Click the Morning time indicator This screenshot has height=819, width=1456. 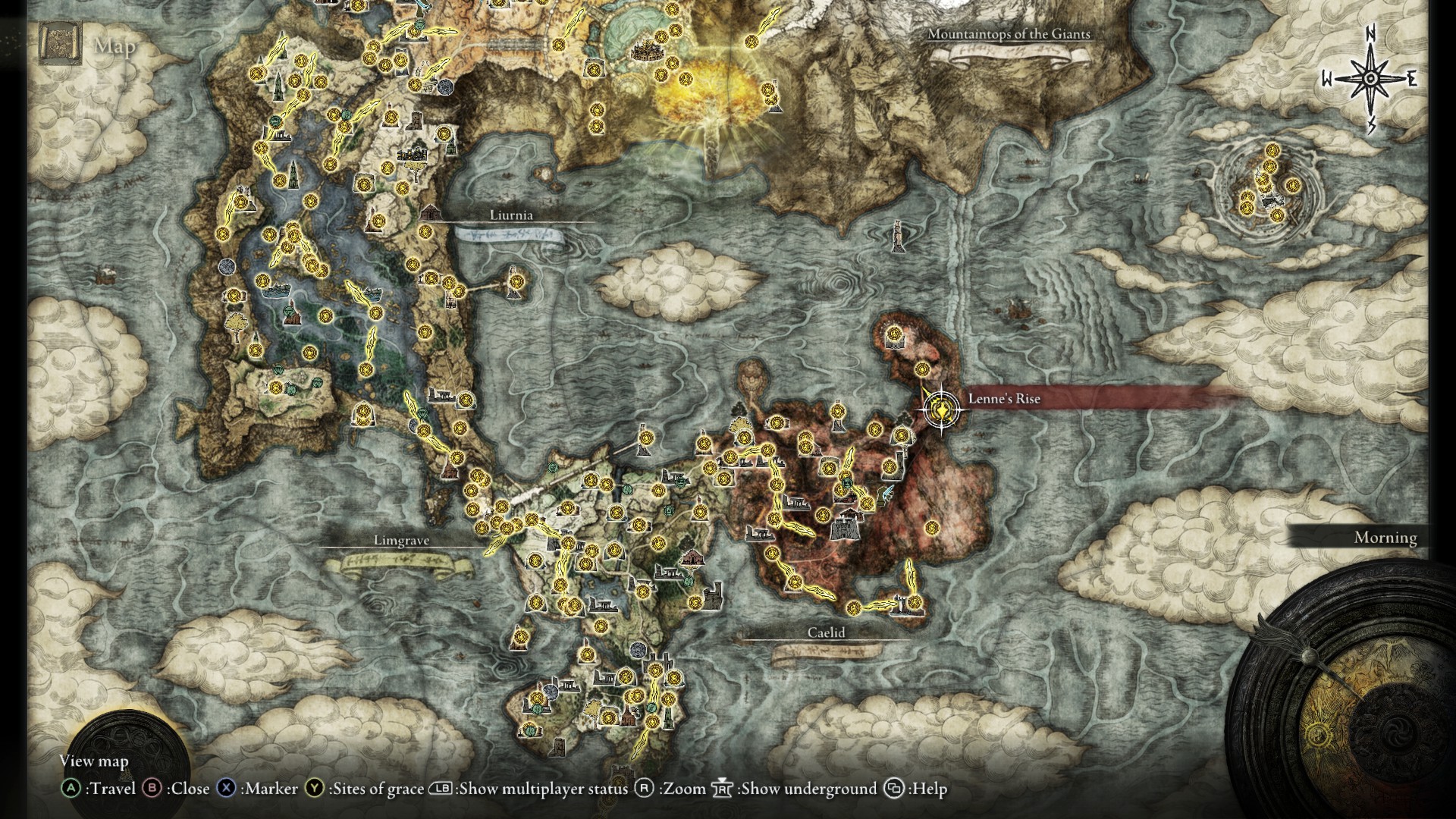pyautogui.click(x=1385, y=538)
